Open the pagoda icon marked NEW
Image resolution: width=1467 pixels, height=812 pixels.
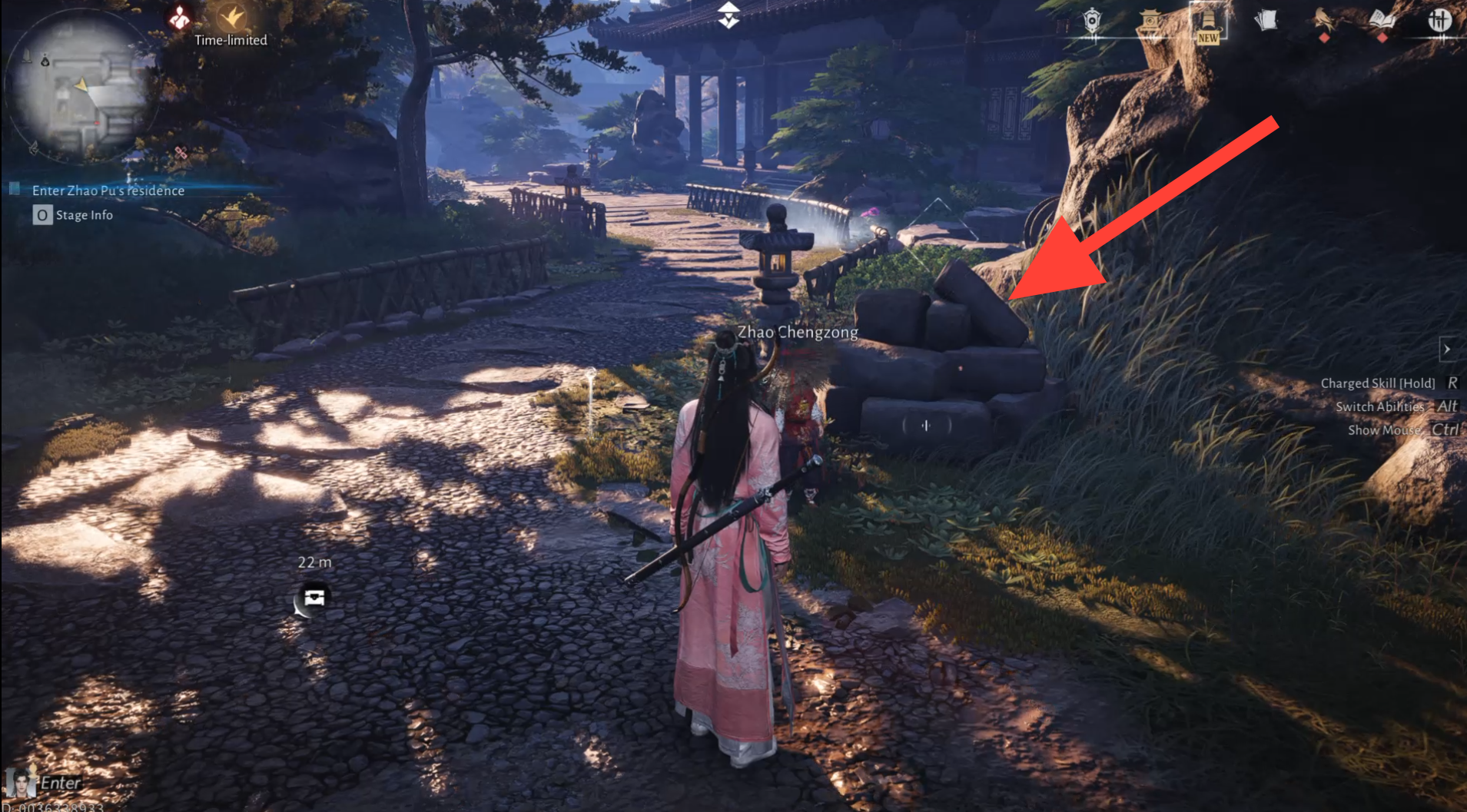(1207, 22)
